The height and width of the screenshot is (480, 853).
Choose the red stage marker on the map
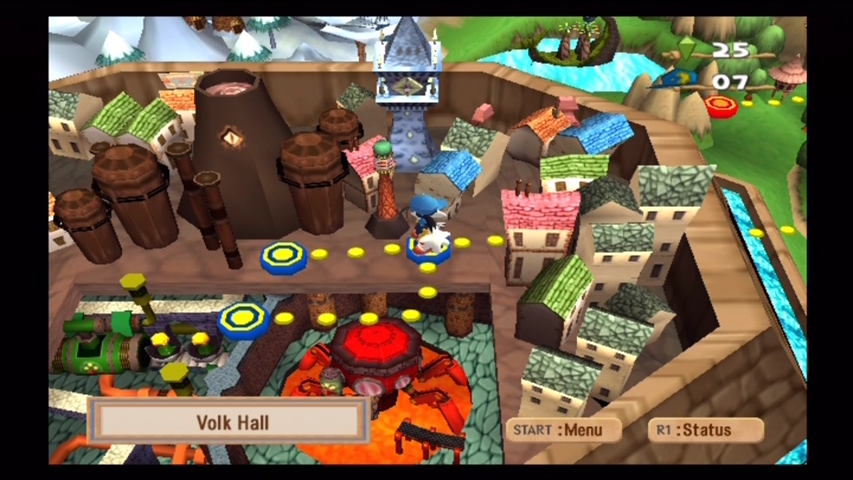pyautogui.click(x=720, y=105)
